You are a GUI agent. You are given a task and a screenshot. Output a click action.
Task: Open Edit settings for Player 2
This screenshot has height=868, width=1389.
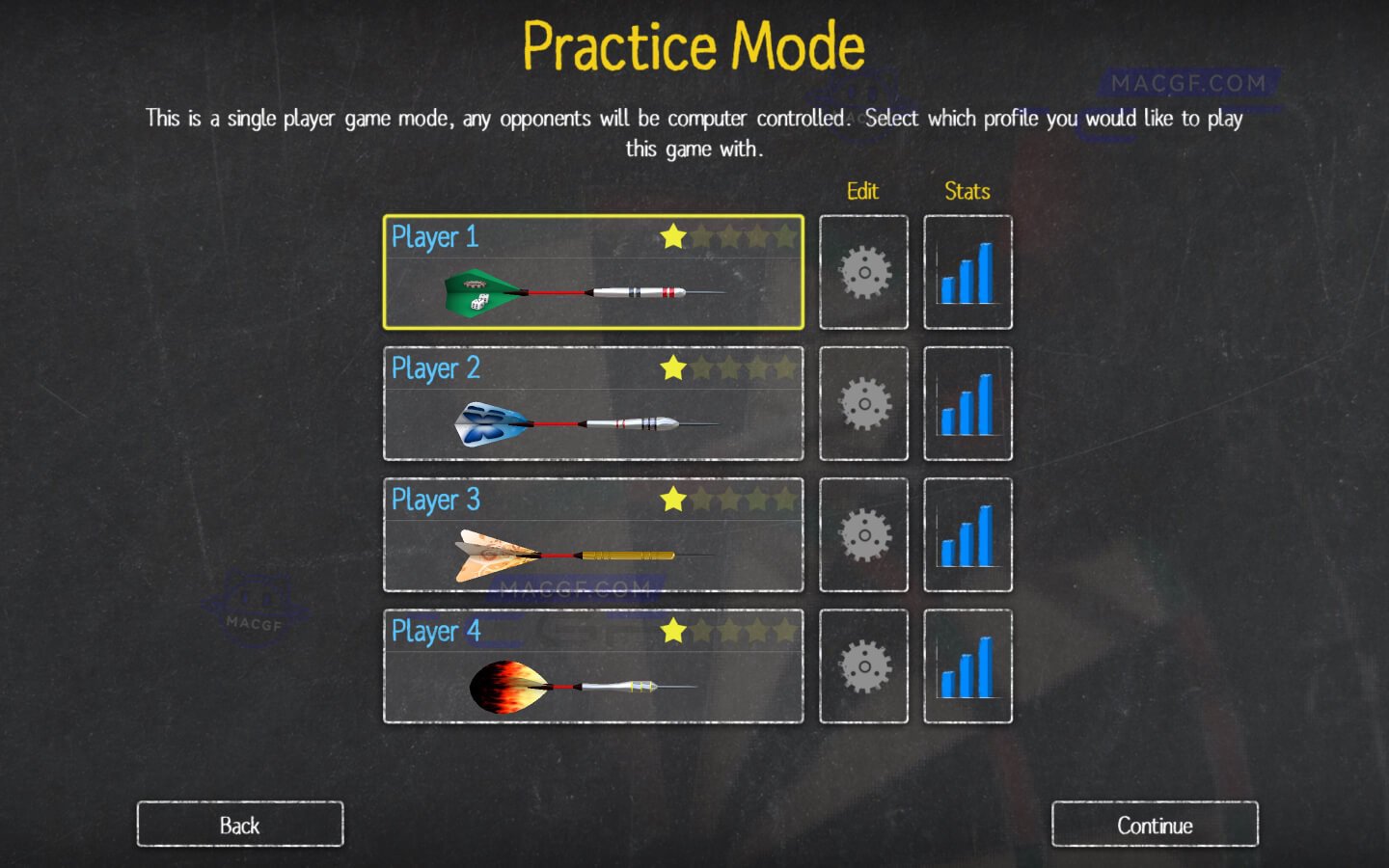863,403
